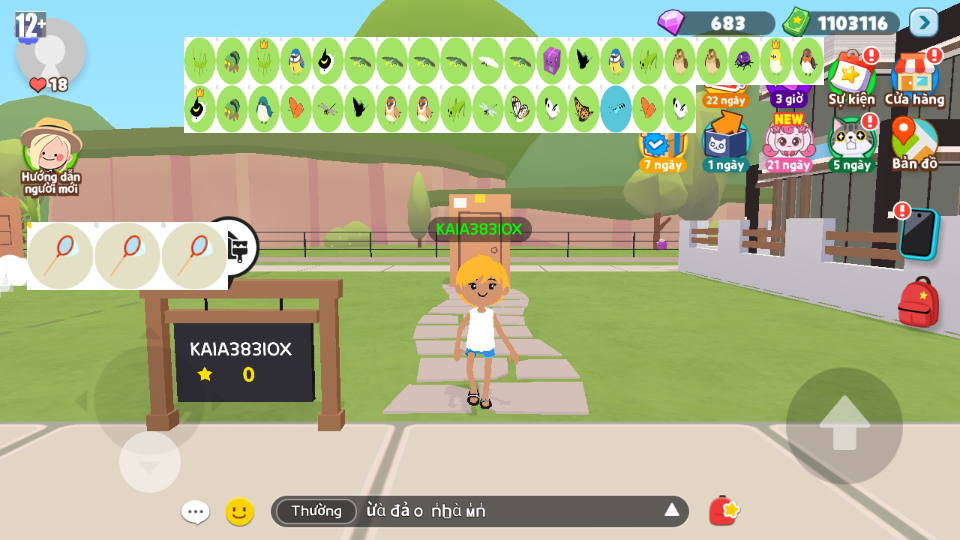Click the paint roller edit button

[239, 247]
